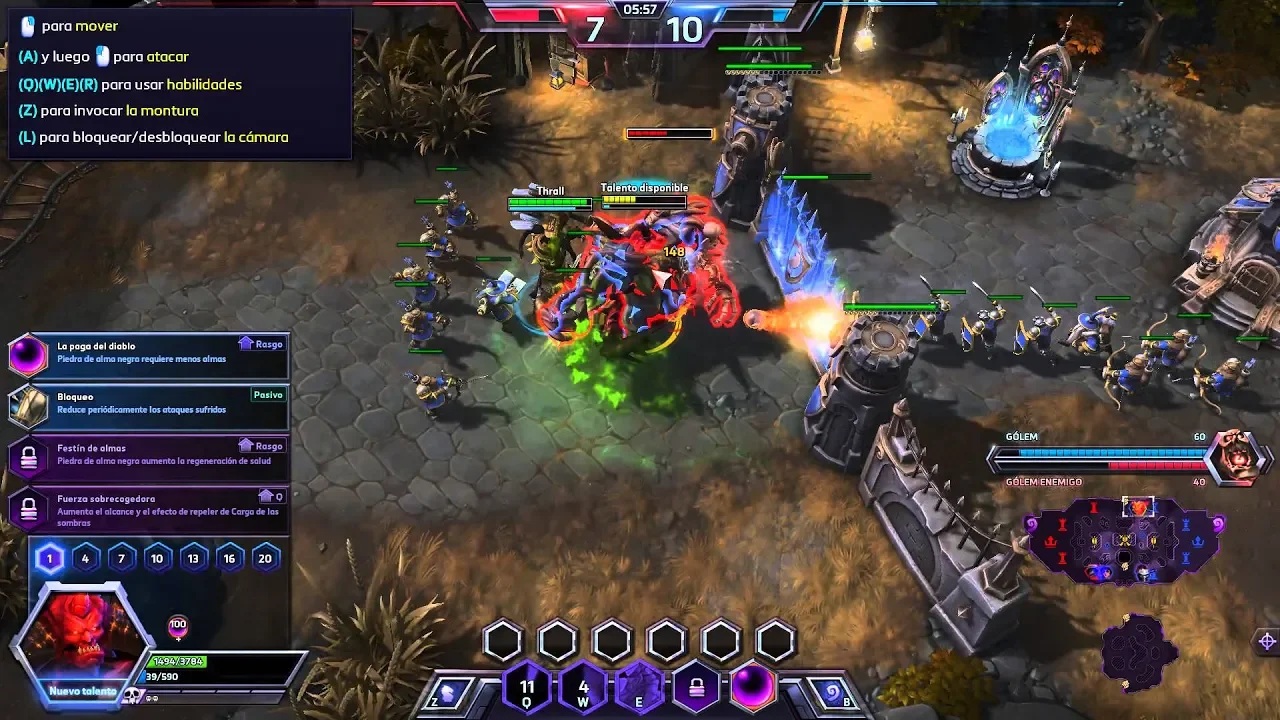View the level 16 talent tier
Viewport: 1280px width, 720px height.
pos(229,559)
